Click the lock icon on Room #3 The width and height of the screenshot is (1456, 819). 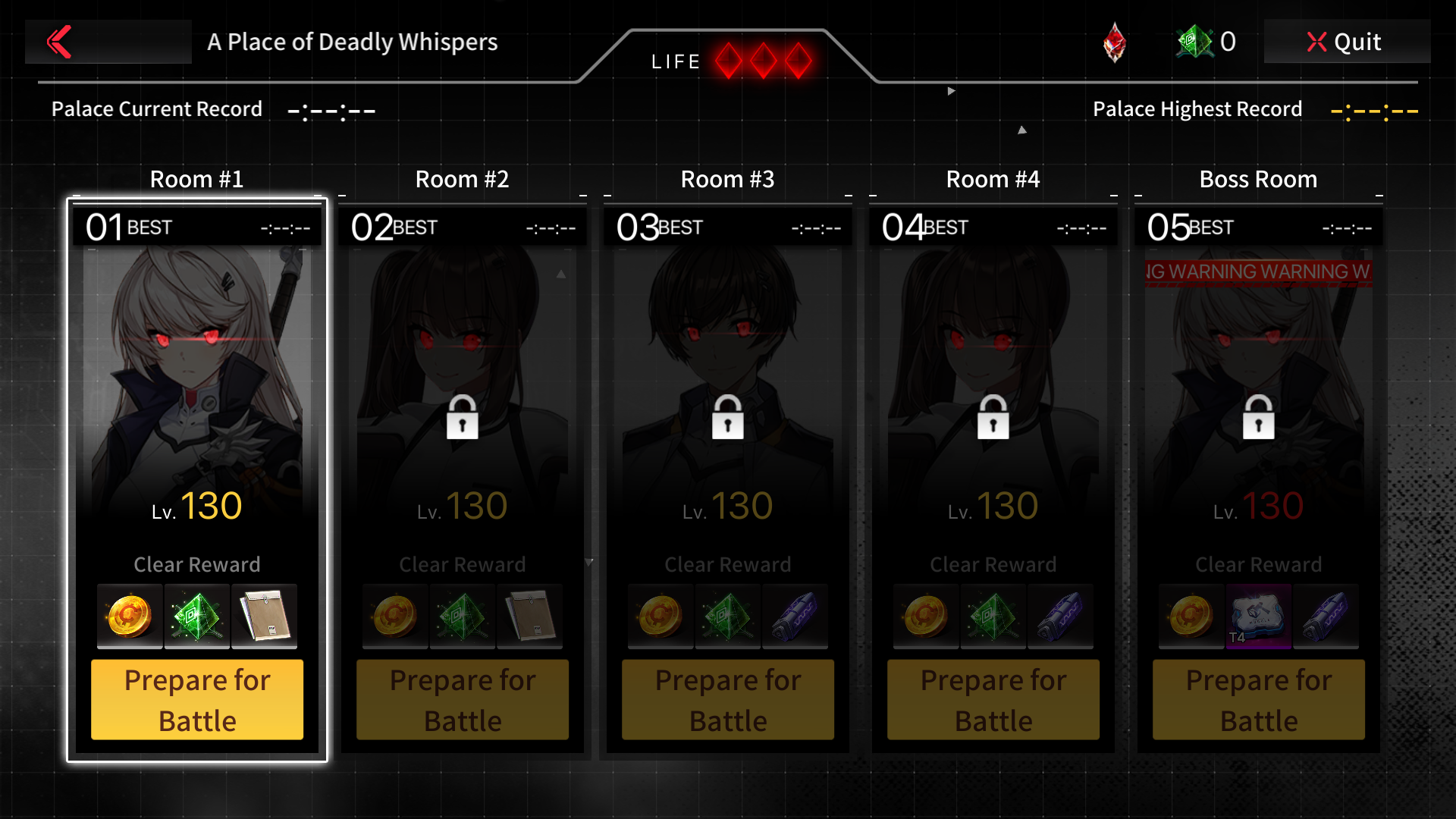pyautogui.click(x=727, y=418)
